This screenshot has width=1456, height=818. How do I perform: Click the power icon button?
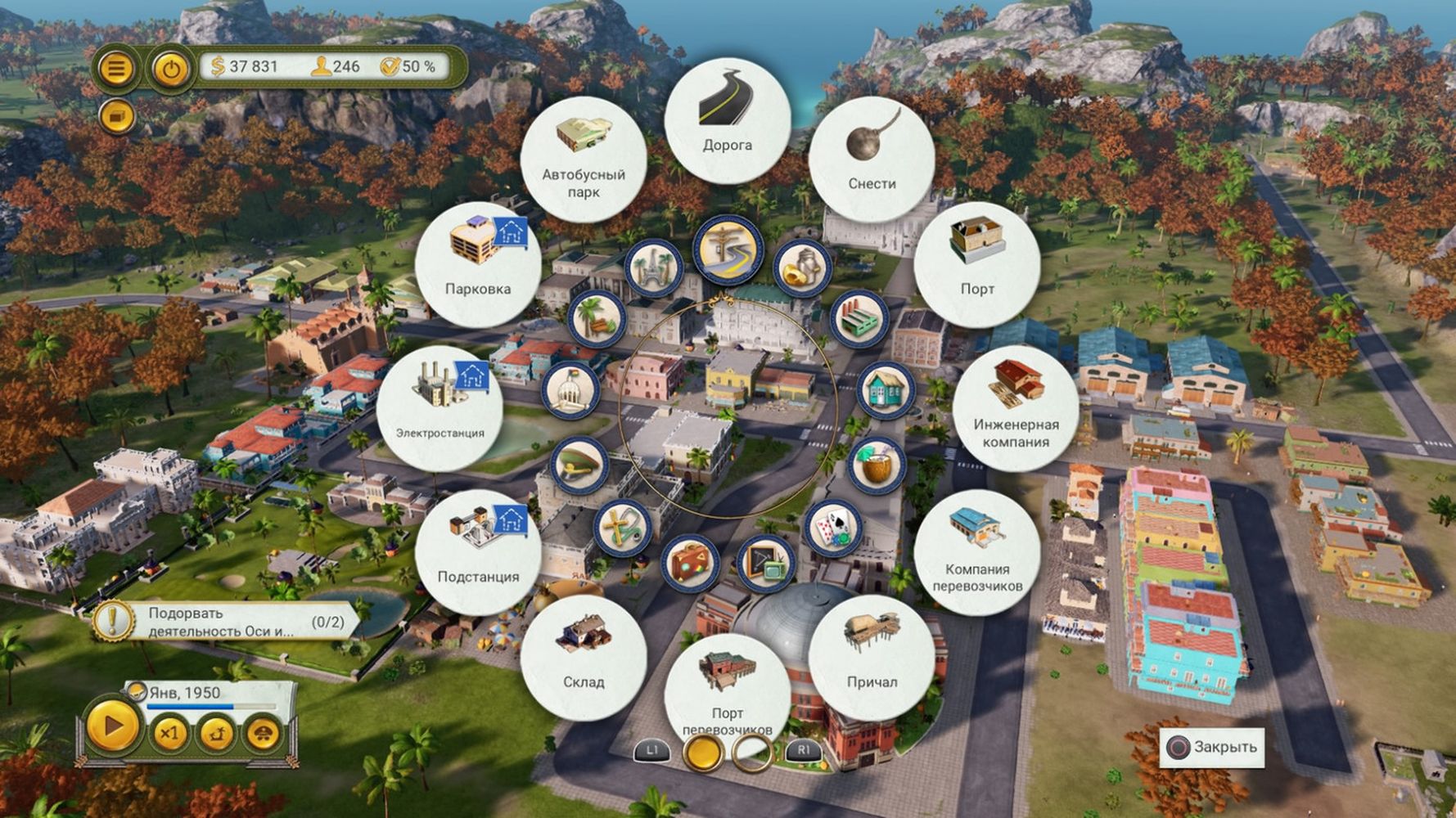click(x=170, y=69)
